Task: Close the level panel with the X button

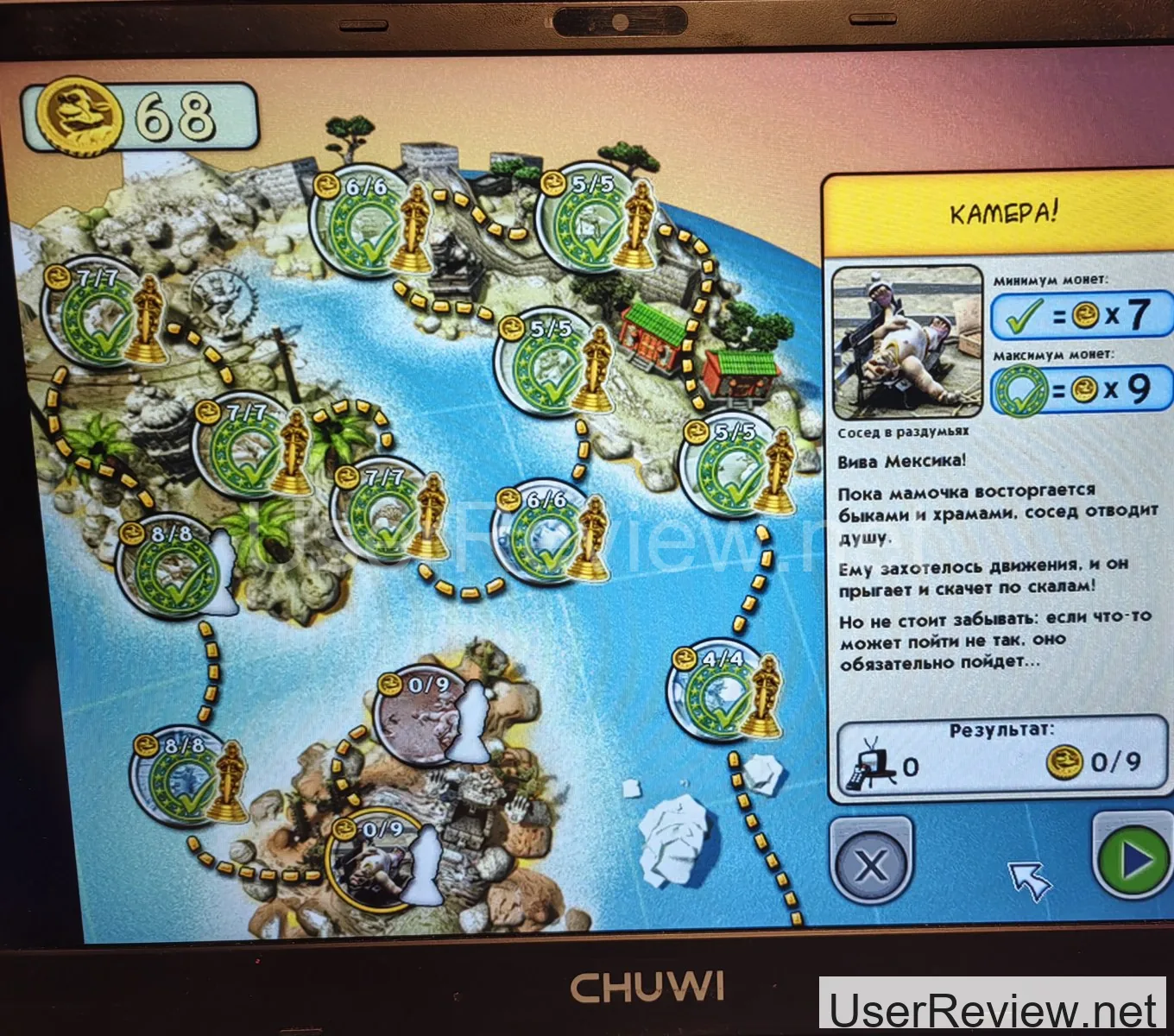Action: [x=870, y=862]
